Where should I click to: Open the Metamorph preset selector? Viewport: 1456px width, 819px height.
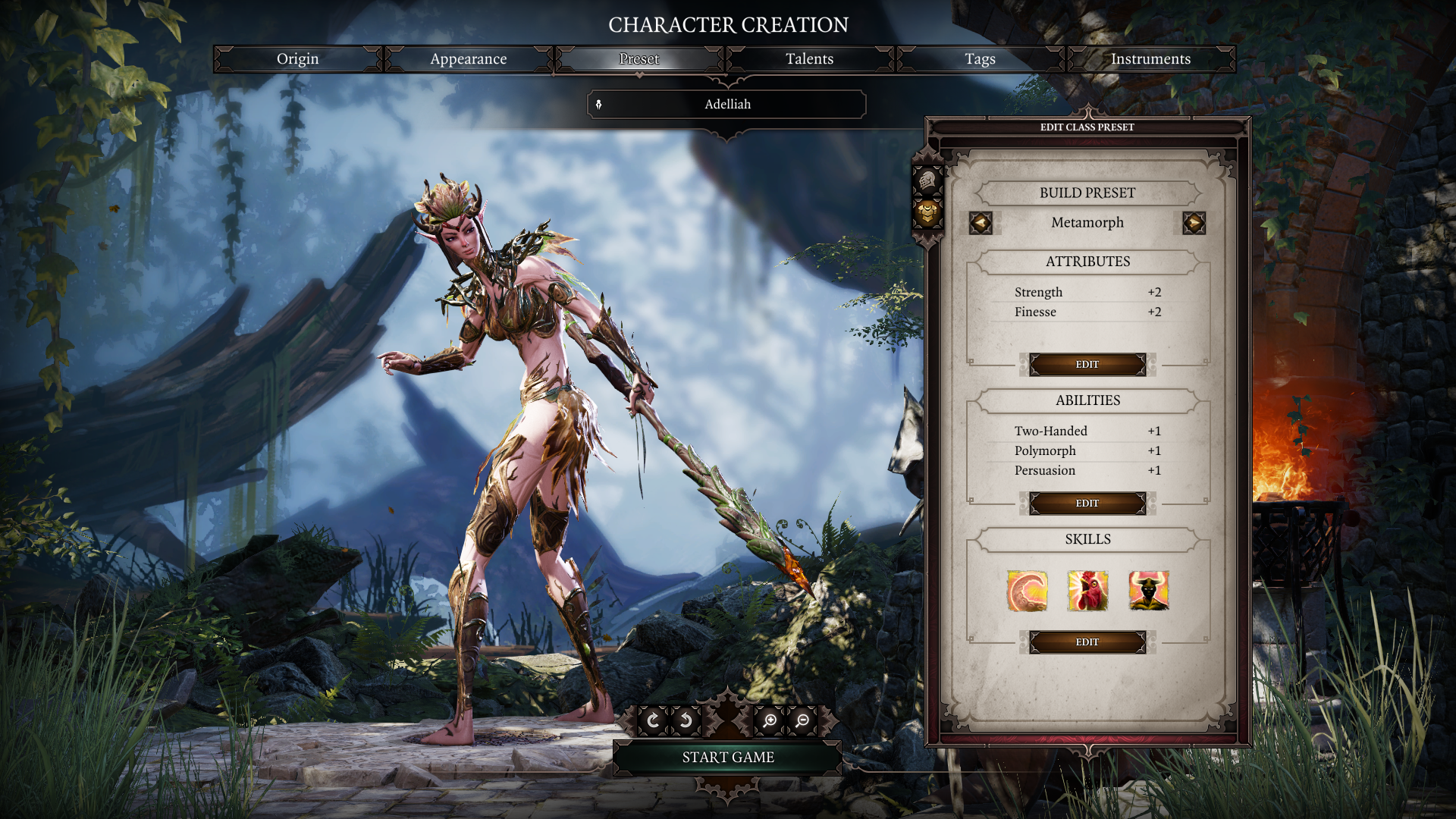coord(1087,223)
